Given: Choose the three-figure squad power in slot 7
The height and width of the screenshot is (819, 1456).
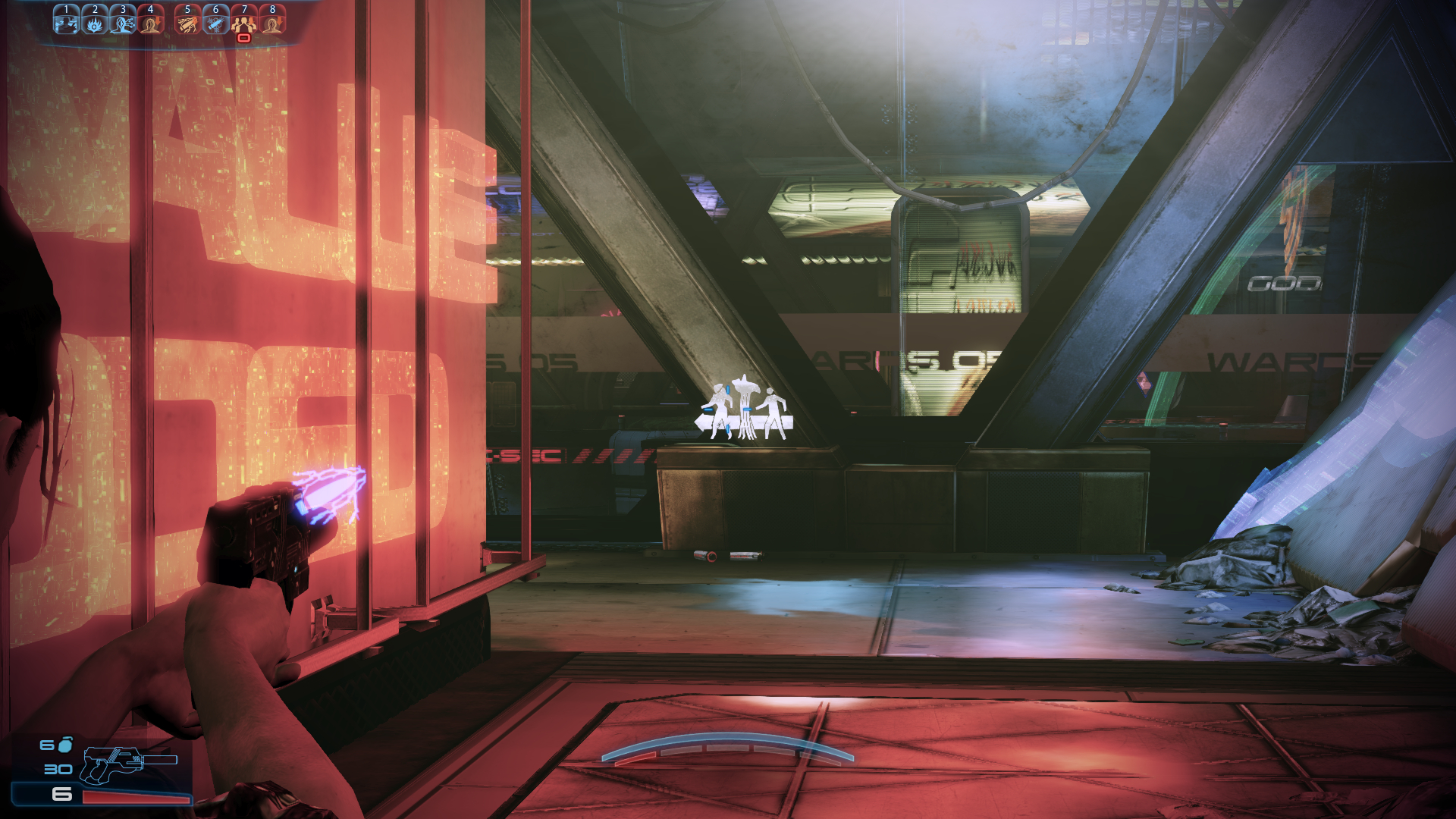Looking at the screenshot, I should click(x=243, y=23).
